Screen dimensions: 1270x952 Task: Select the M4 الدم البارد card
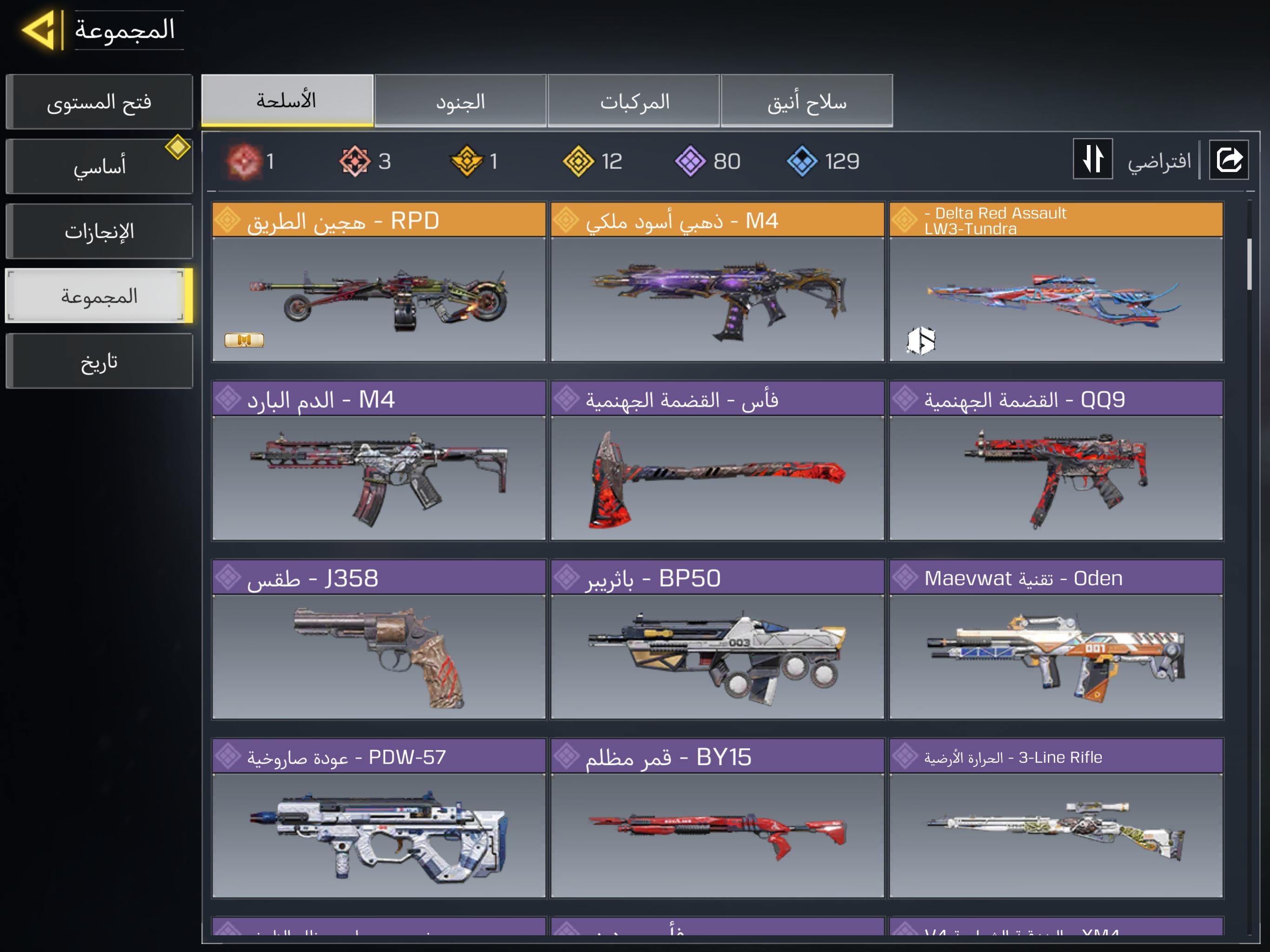pyautogui.click(x=378, y=461)
